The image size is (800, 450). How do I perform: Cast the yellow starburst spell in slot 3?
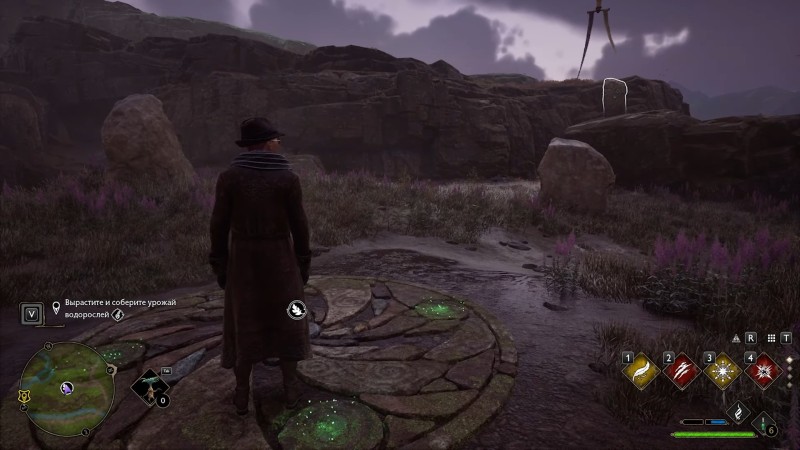pyautogui.click(x=722, y=371)
